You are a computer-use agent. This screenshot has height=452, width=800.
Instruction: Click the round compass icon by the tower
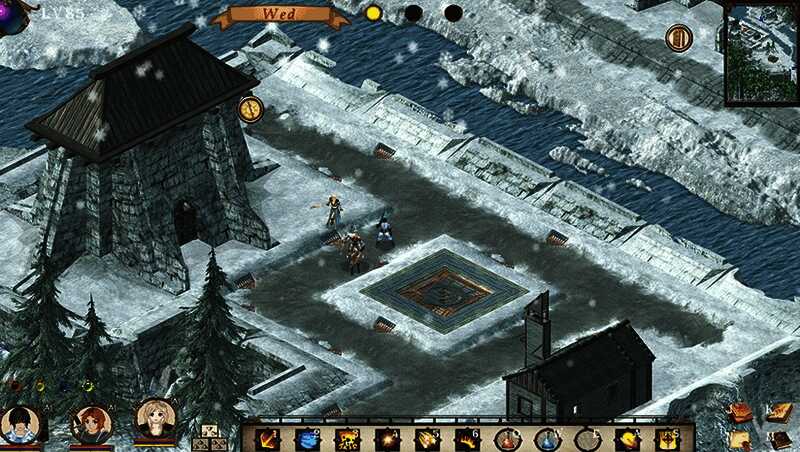coord(250,108)
